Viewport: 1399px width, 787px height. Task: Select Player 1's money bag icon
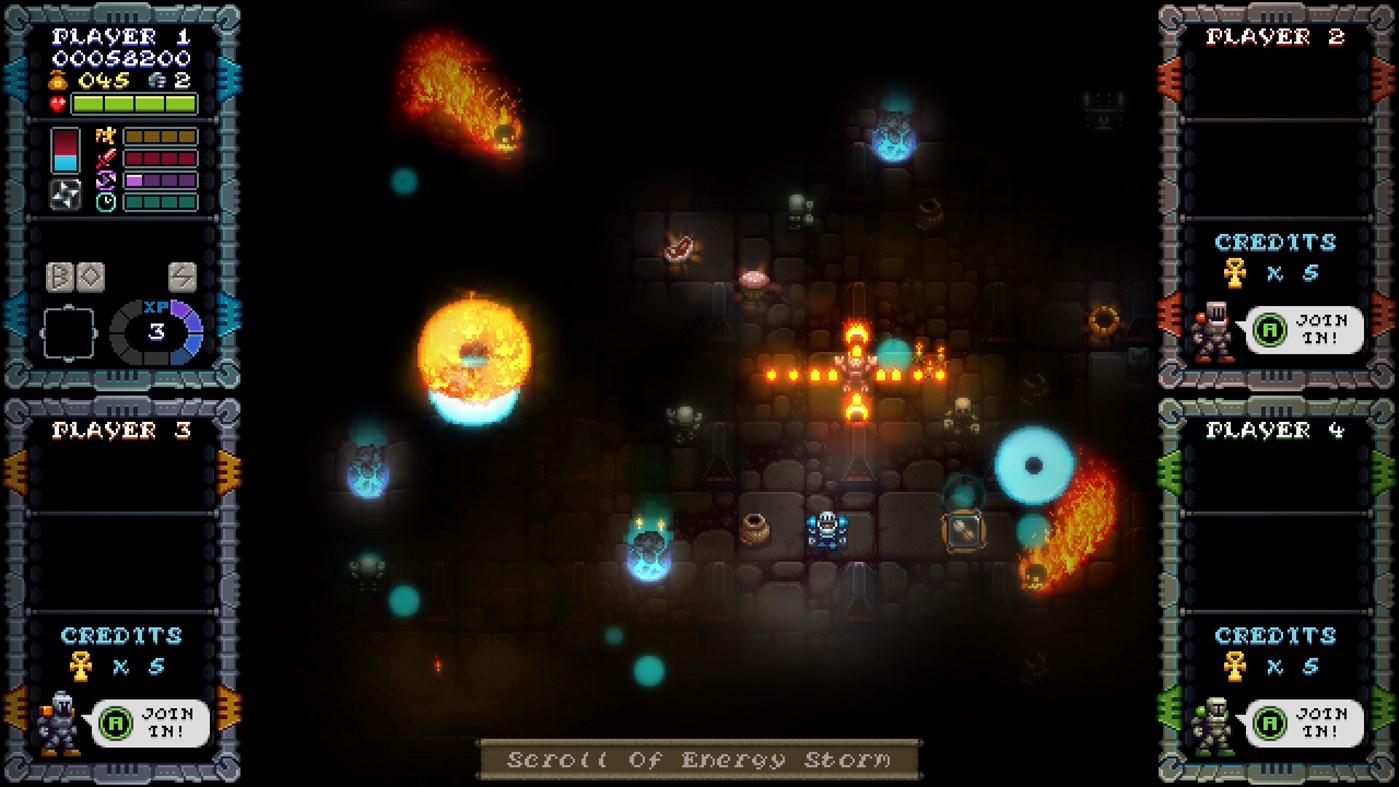tap(56, 80)
